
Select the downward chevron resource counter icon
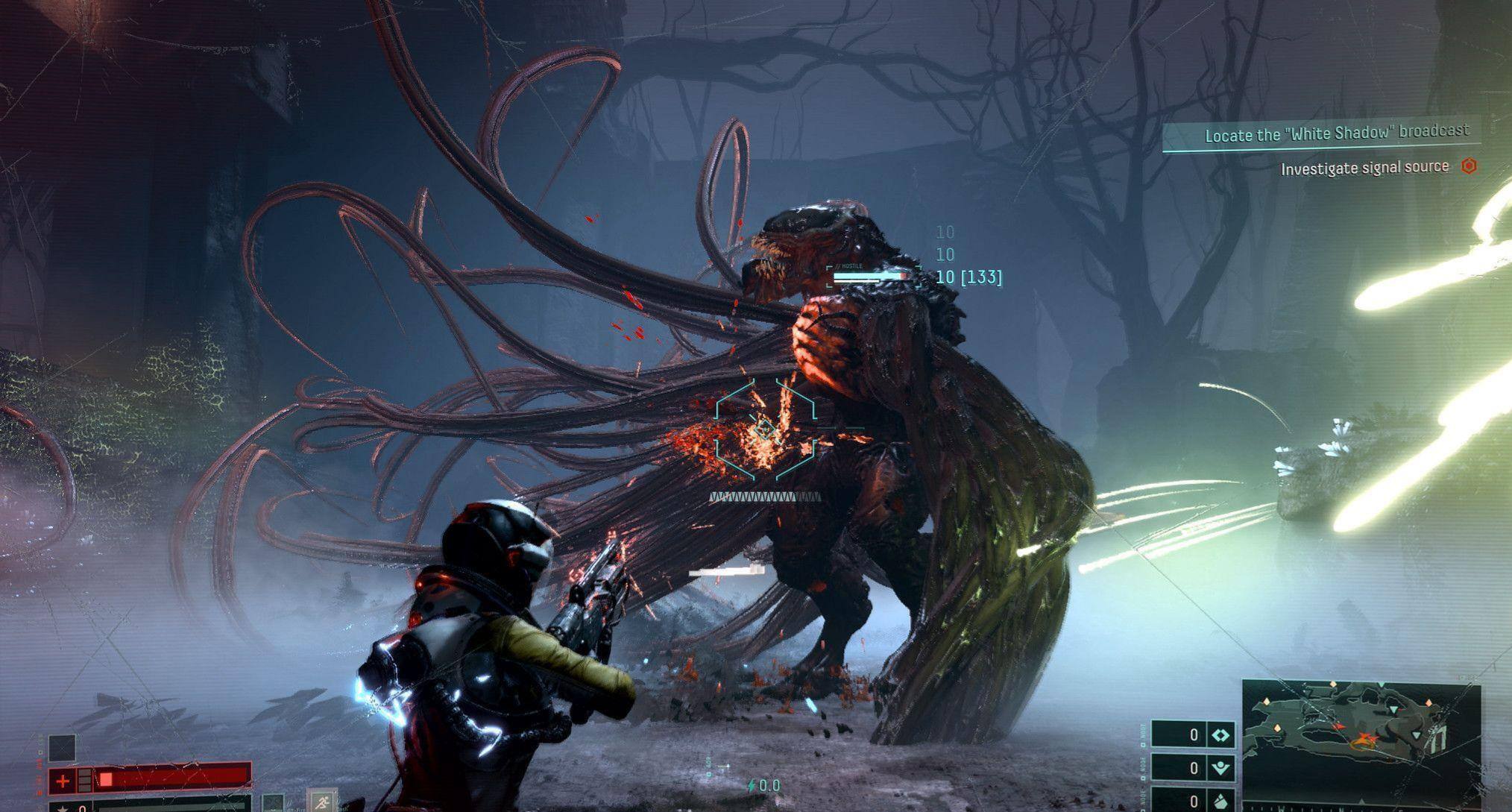(1220, 768)
